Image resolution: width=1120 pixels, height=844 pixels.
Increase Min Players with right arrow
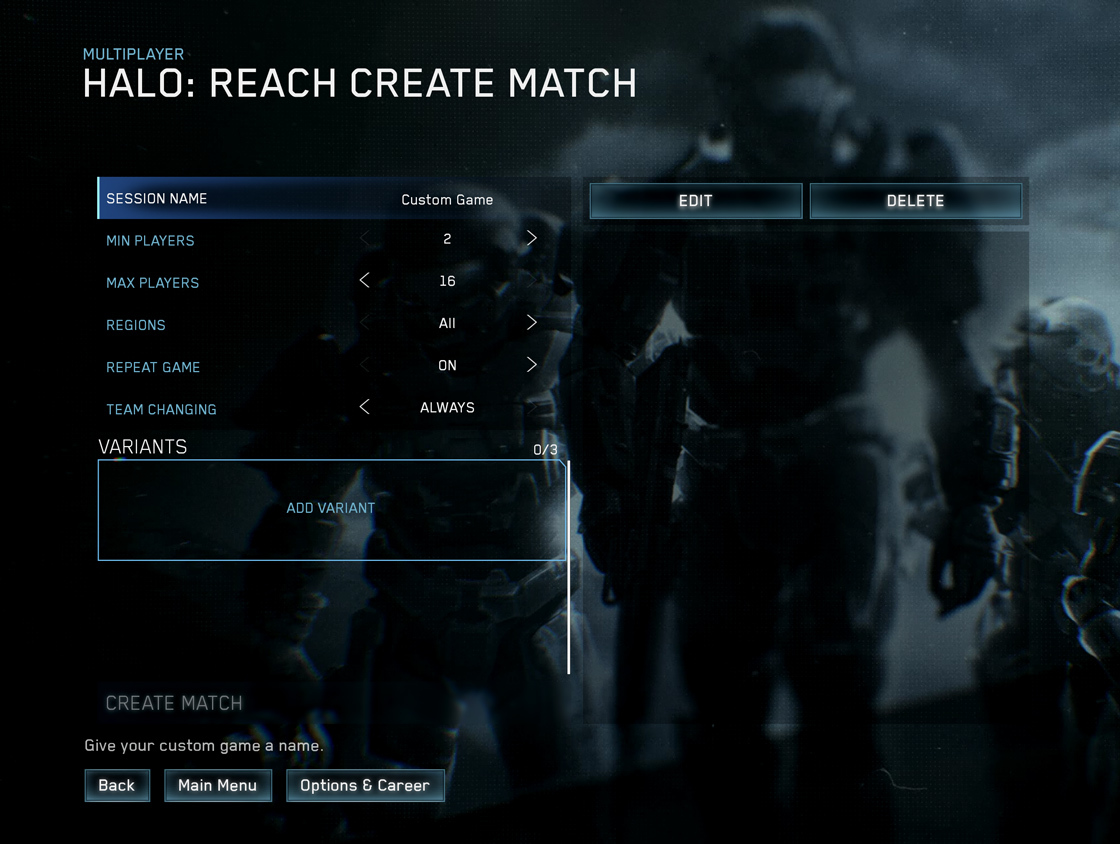[531, 239]
